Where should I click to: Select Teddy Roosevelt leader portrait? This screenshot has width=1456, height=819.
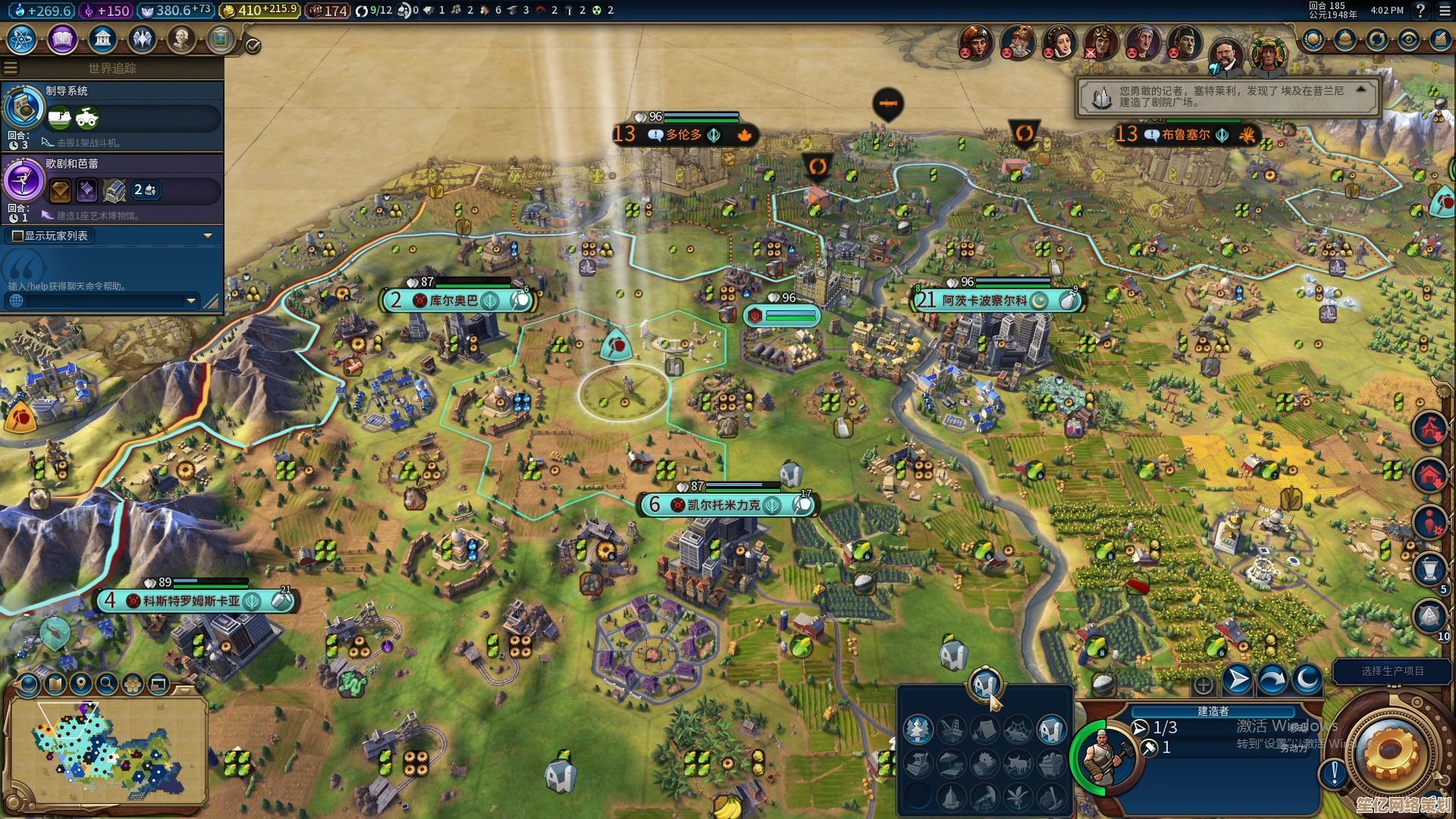pyautogui.click(x=1225, y=55)
